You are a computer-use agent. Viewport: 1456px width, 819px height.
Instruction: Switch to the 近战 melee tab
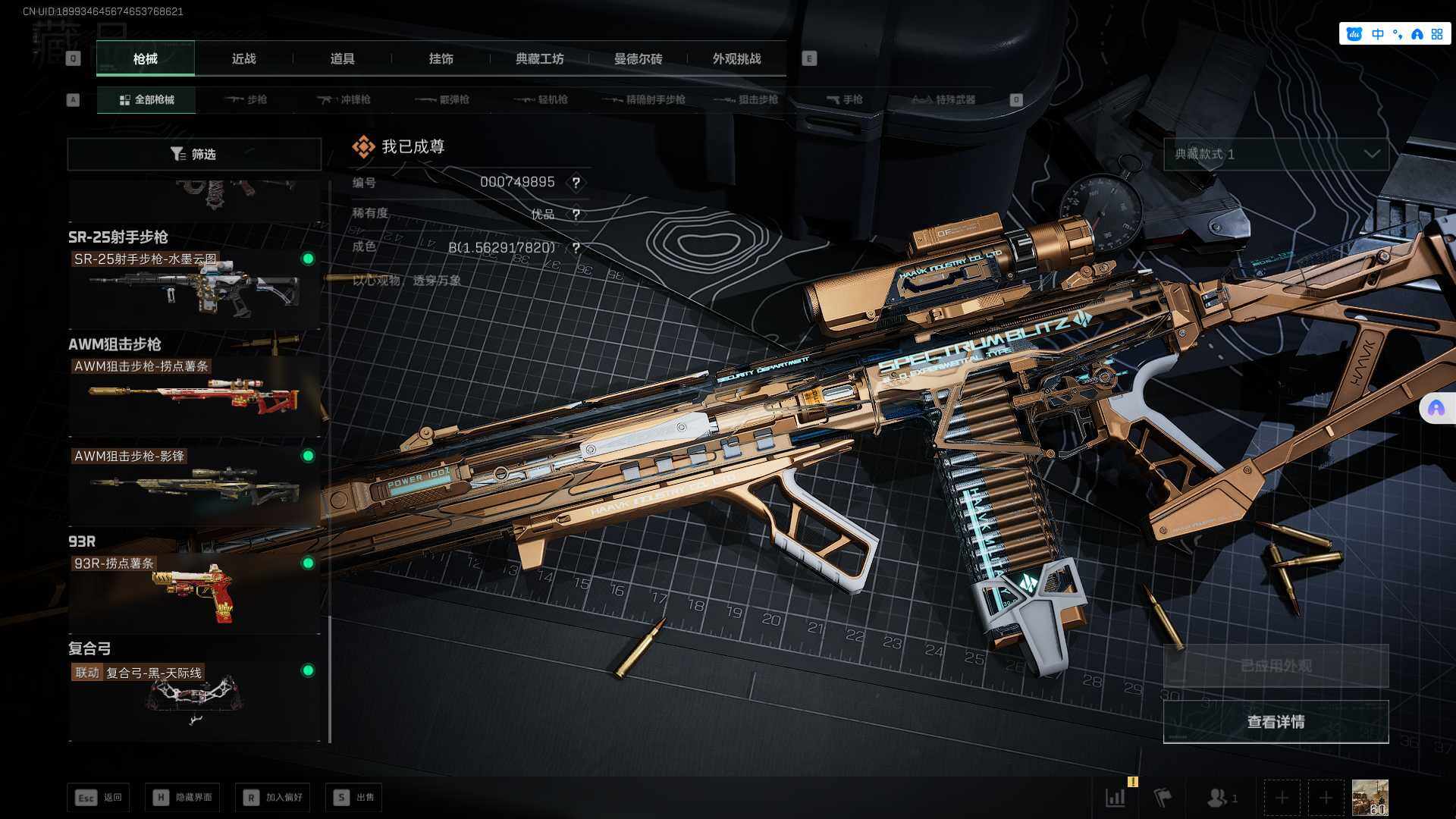click(x=243, y=59)
